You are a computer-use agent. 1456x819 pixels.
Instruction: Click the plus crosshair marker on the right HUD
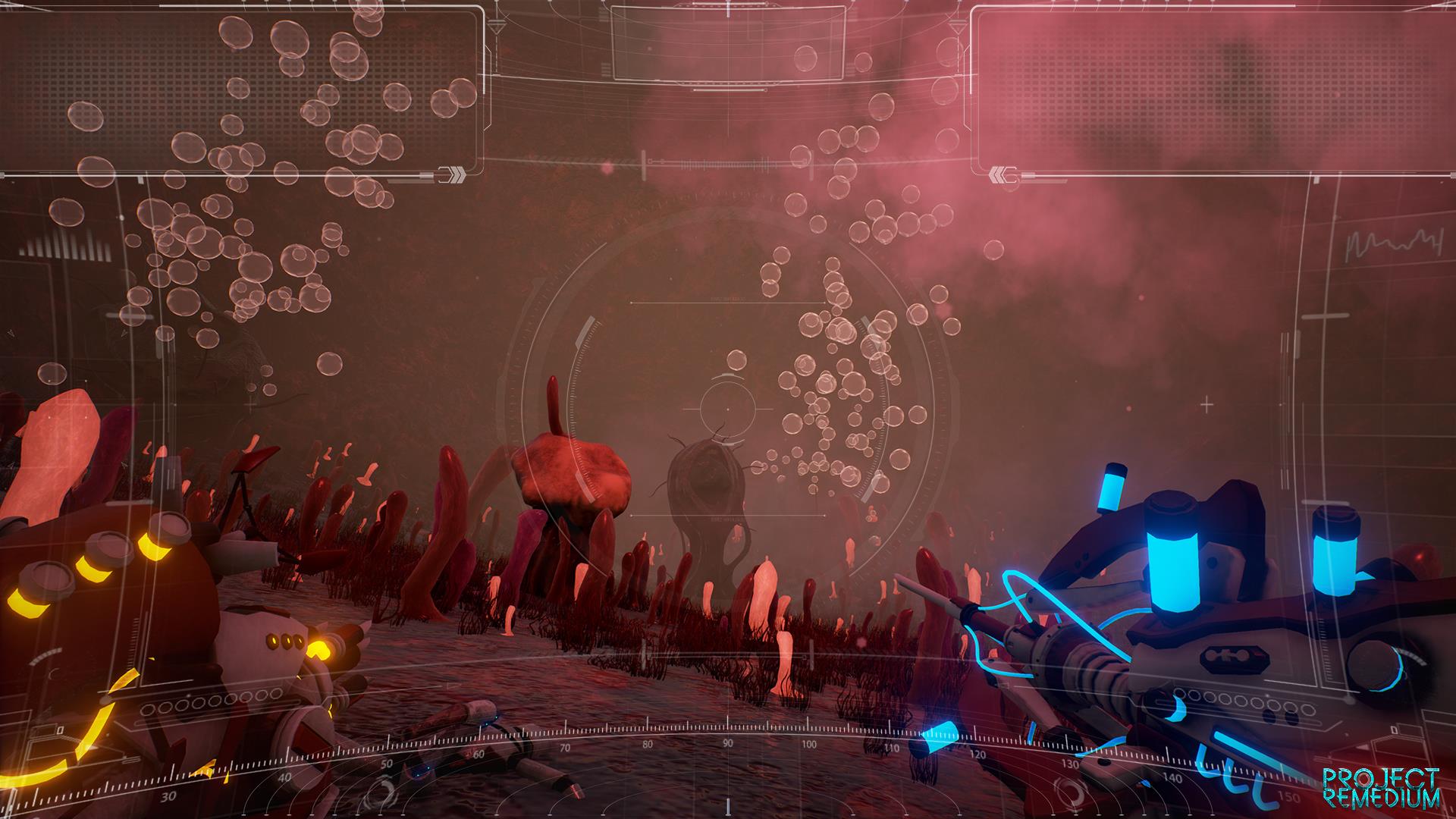[1206, 405]
